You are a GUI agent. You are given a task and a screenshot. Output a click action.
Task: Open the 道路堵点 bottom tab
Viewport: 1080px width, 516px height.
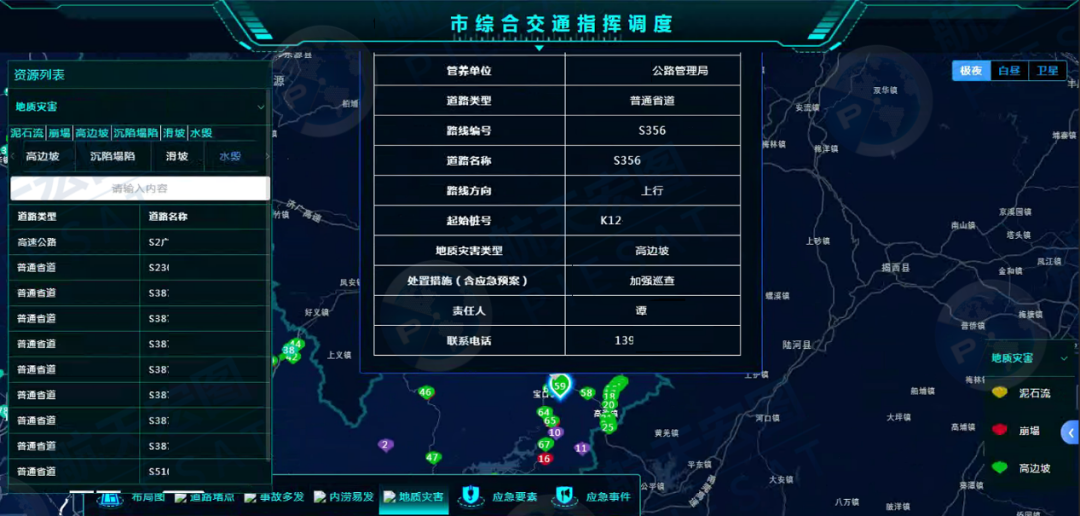pos(203,497)
